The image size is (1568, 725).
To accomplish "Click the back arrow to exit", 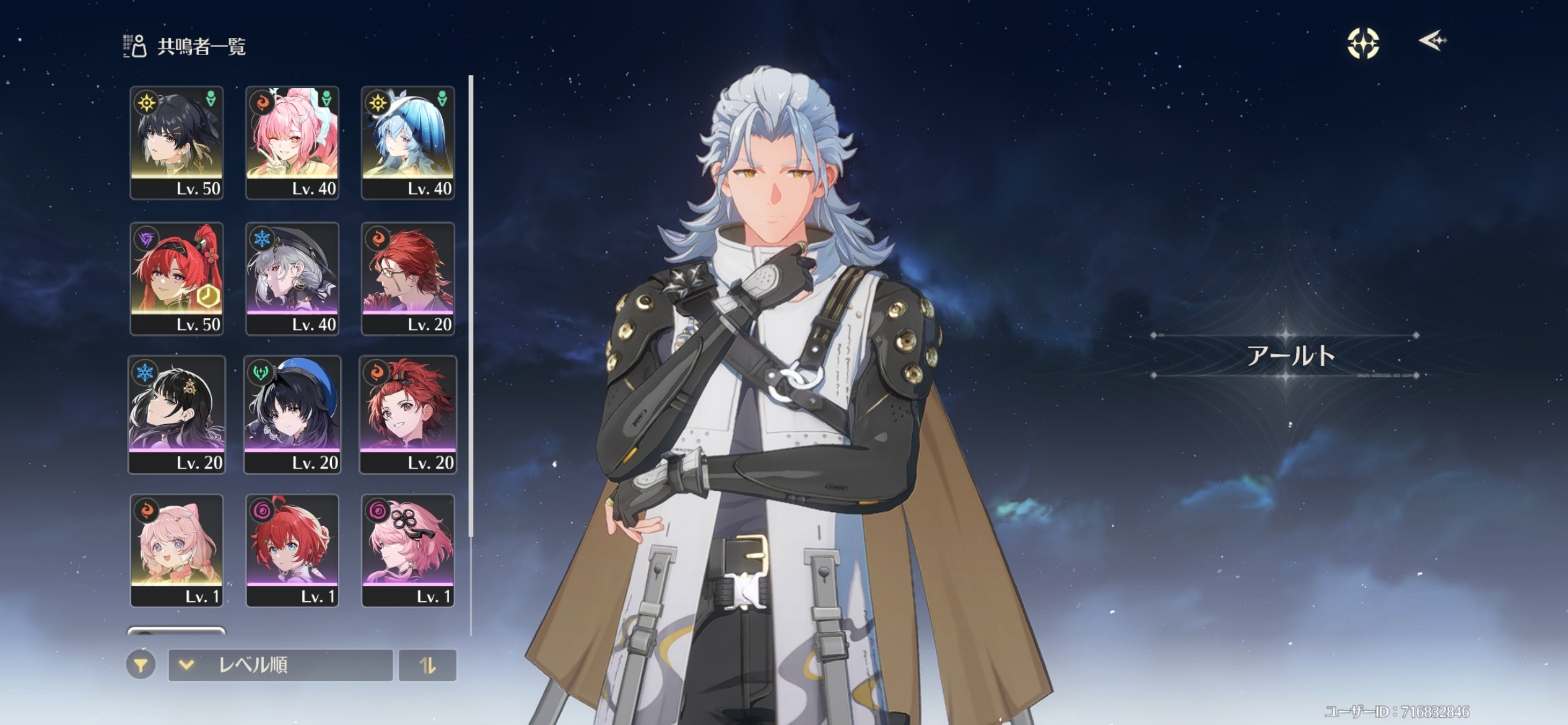I will click(1432, 41).
